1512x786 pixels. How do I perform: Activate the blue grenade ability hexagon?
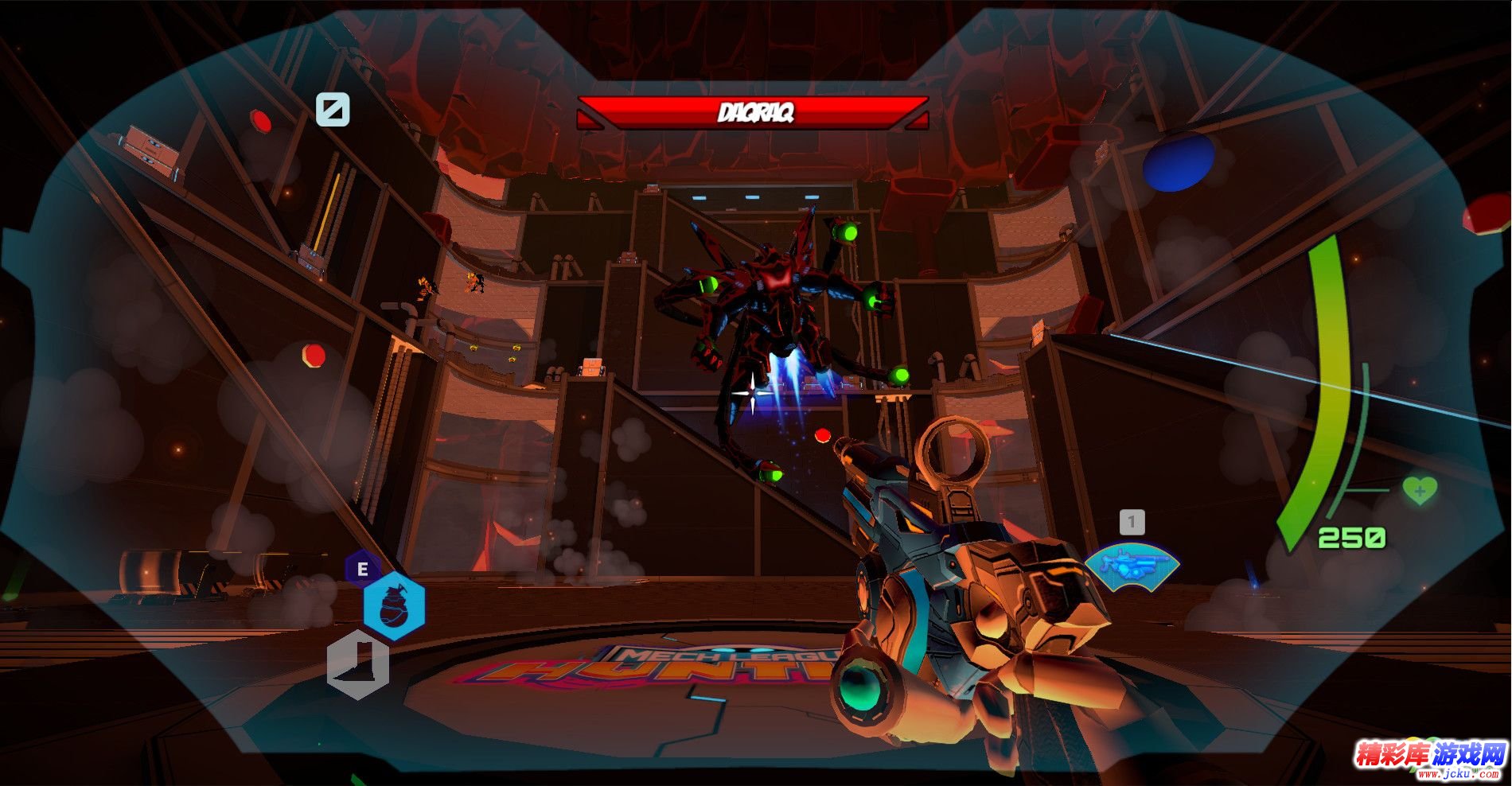point(394,606)
